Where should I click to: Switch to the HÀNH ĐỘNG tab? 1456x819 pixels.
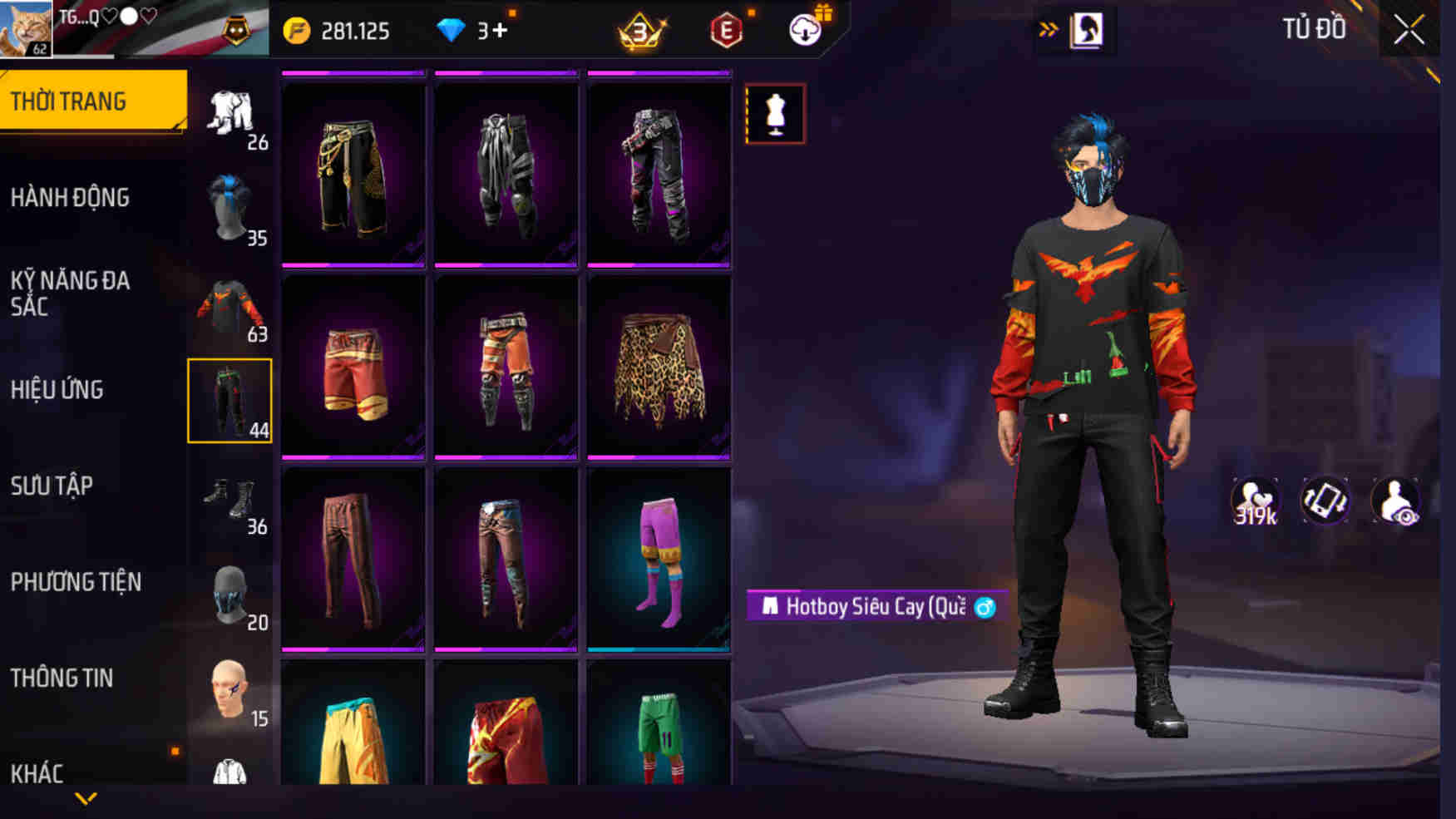(72, 197)
